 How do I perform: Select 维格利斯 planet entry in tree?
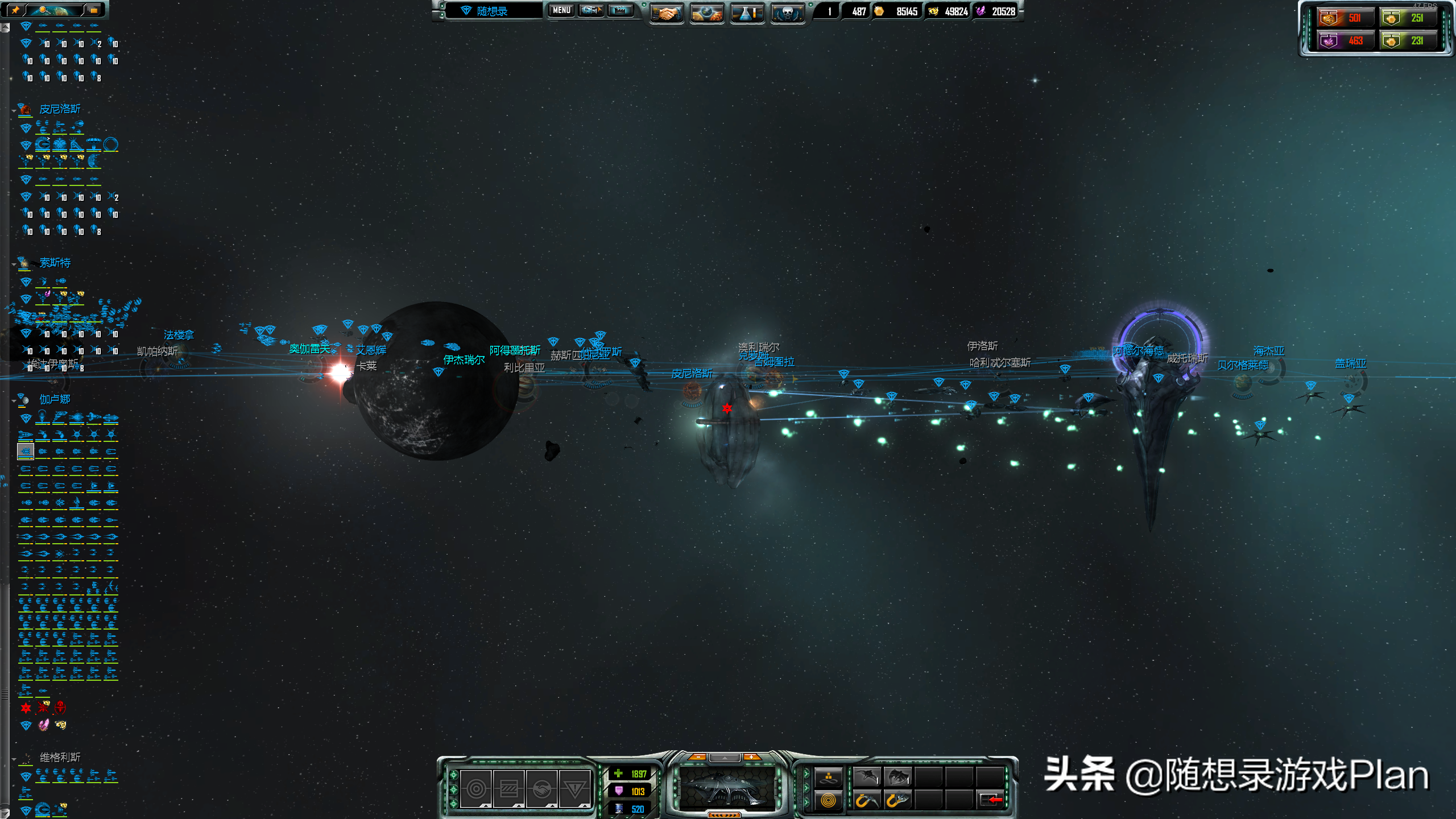point(60,757)
